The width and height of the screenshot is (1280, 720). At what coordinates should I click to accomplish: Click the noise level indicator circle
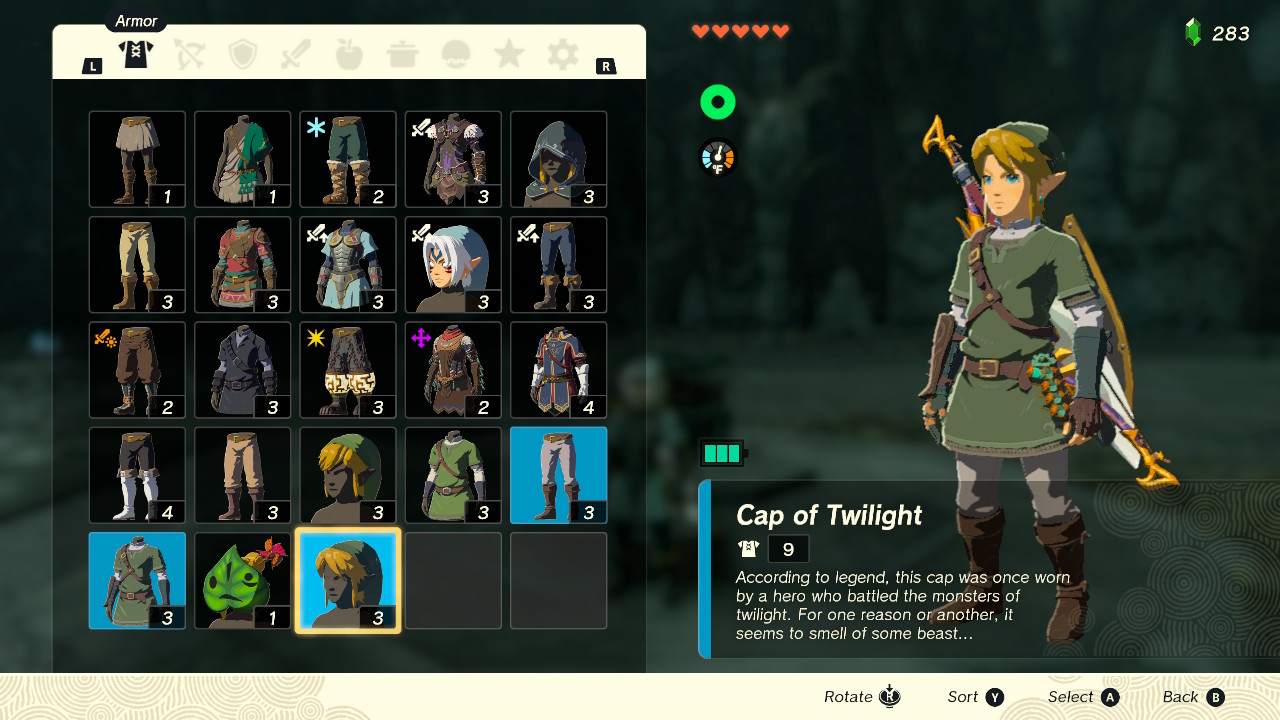coord(717,101)
